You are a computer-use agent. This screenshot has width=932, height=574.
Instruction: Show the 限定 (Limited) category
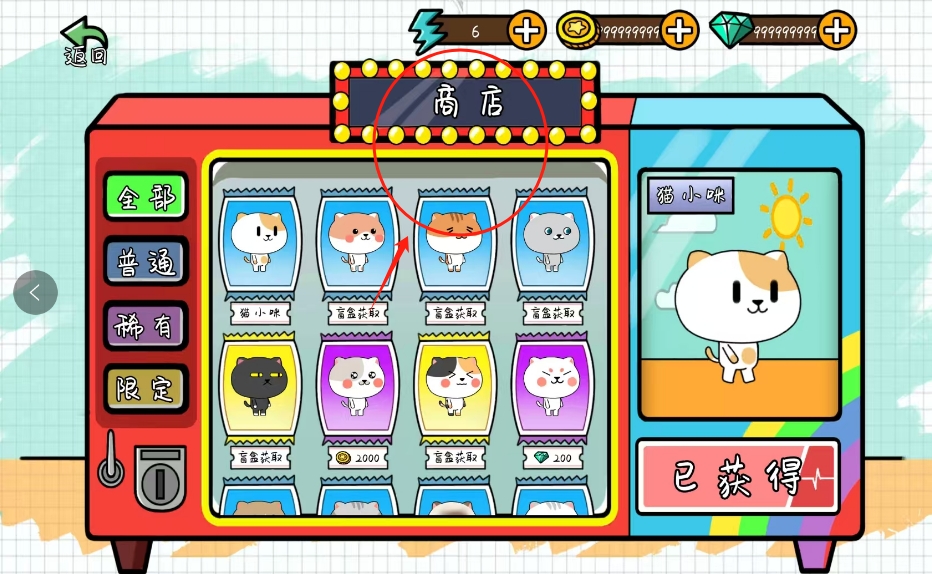[145, 389]
